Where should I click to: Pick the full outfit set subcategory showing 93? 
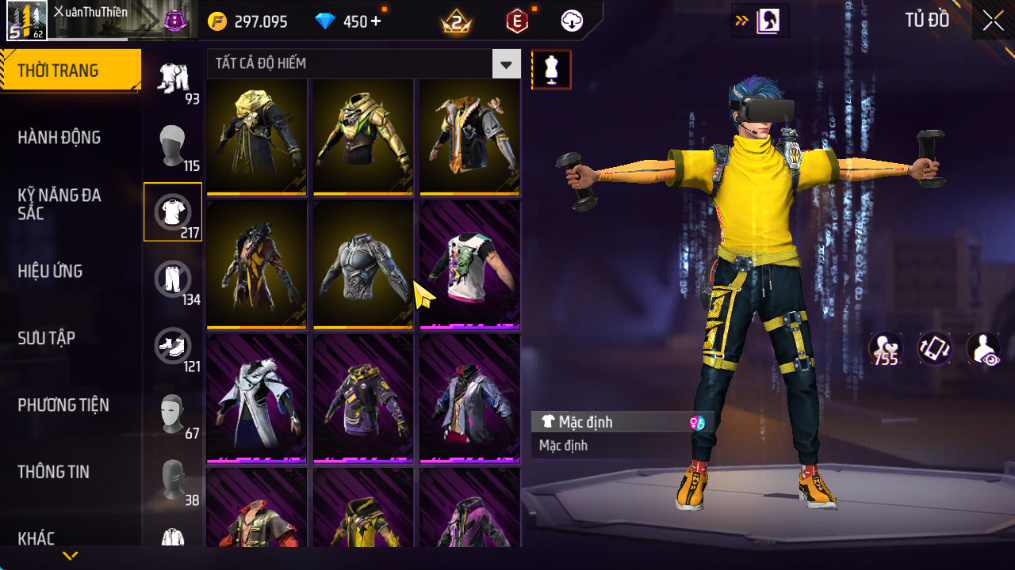(173, 78)
